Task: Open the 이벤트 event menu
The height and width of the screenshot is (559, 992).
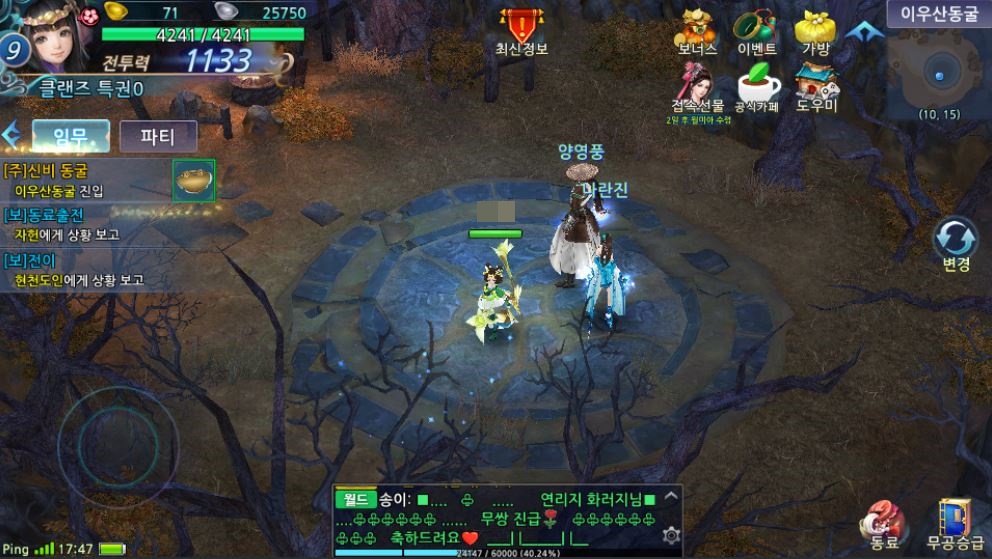Action: pyautogui.click(x=756, y=30)
